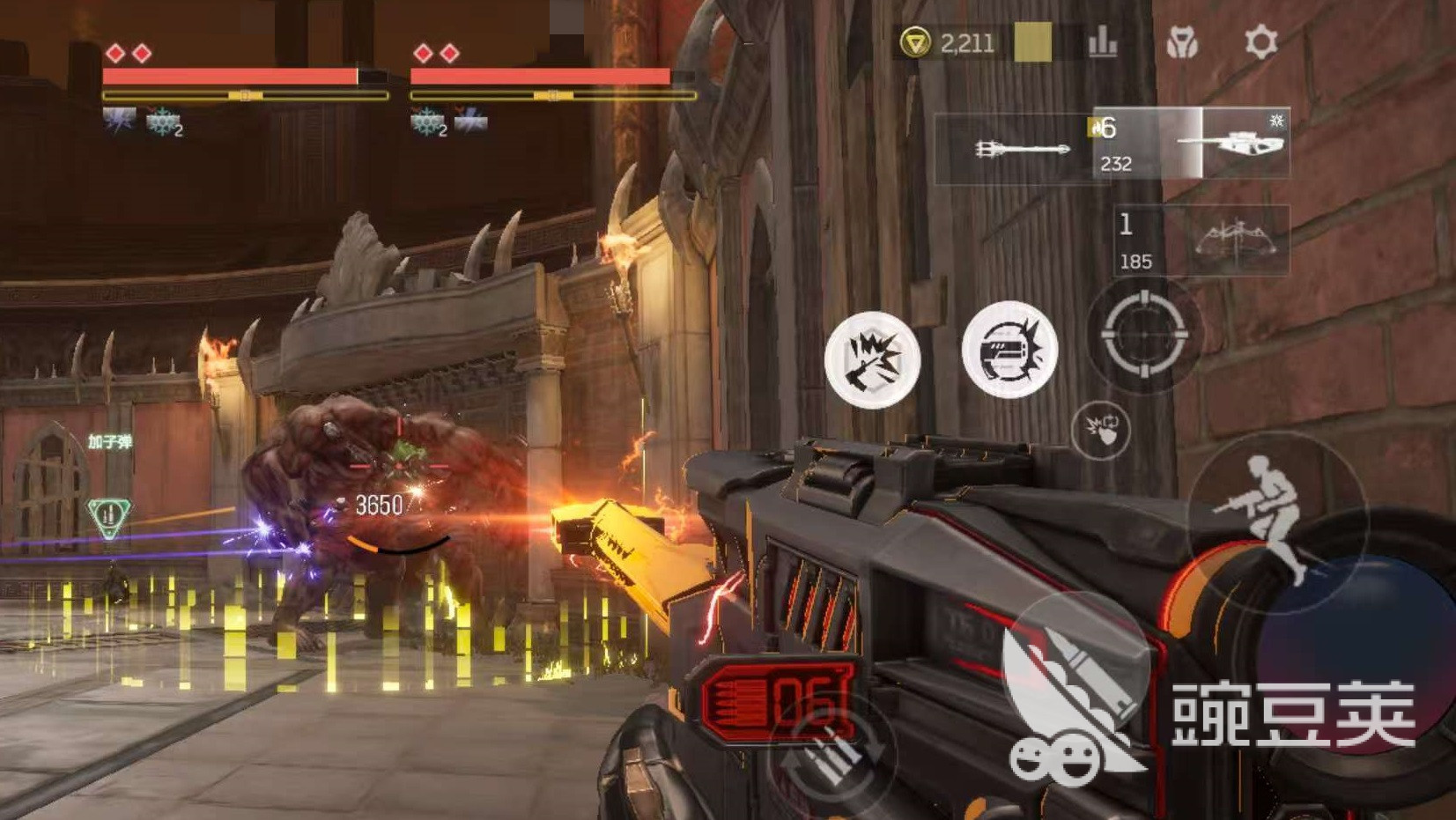Show the bar chart statistics panel
The width and height of the screenshot is (1456, 820).
pyautogui.click(x=1102, y=41)
